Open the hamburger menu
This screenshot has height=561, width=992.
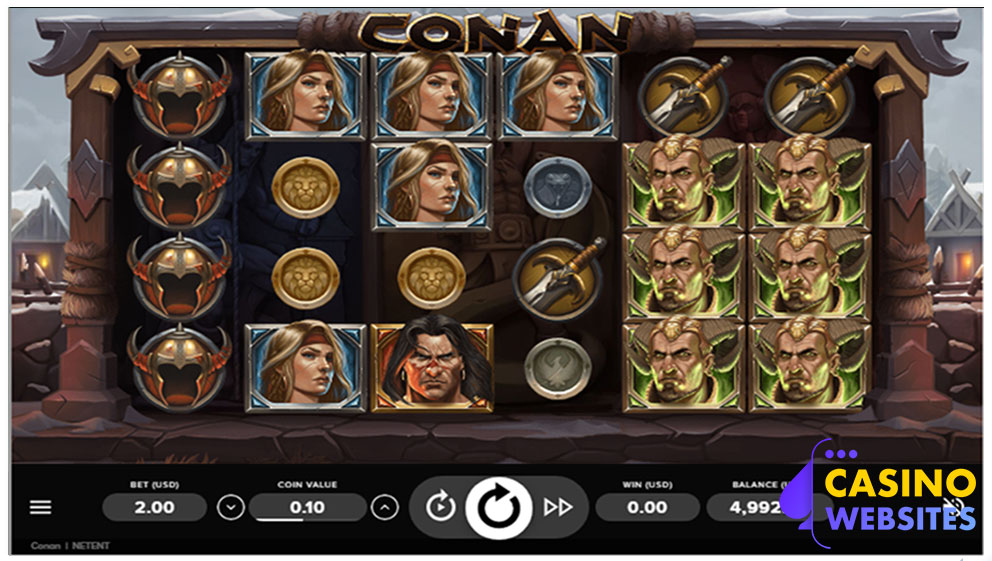(x=40, y=507)
